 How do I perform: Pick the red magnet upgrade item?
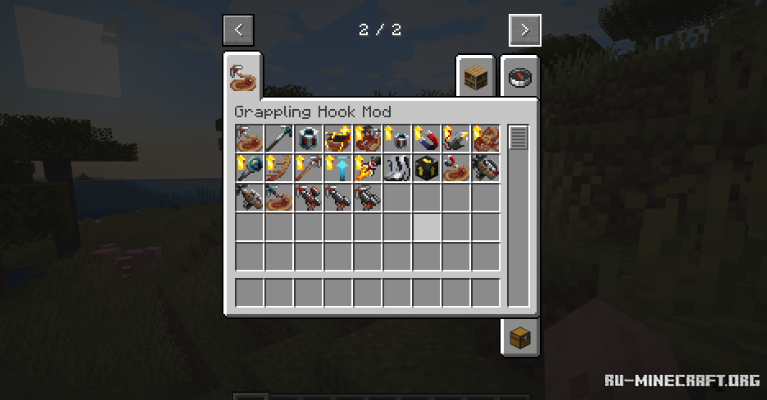tap(426, 139)
